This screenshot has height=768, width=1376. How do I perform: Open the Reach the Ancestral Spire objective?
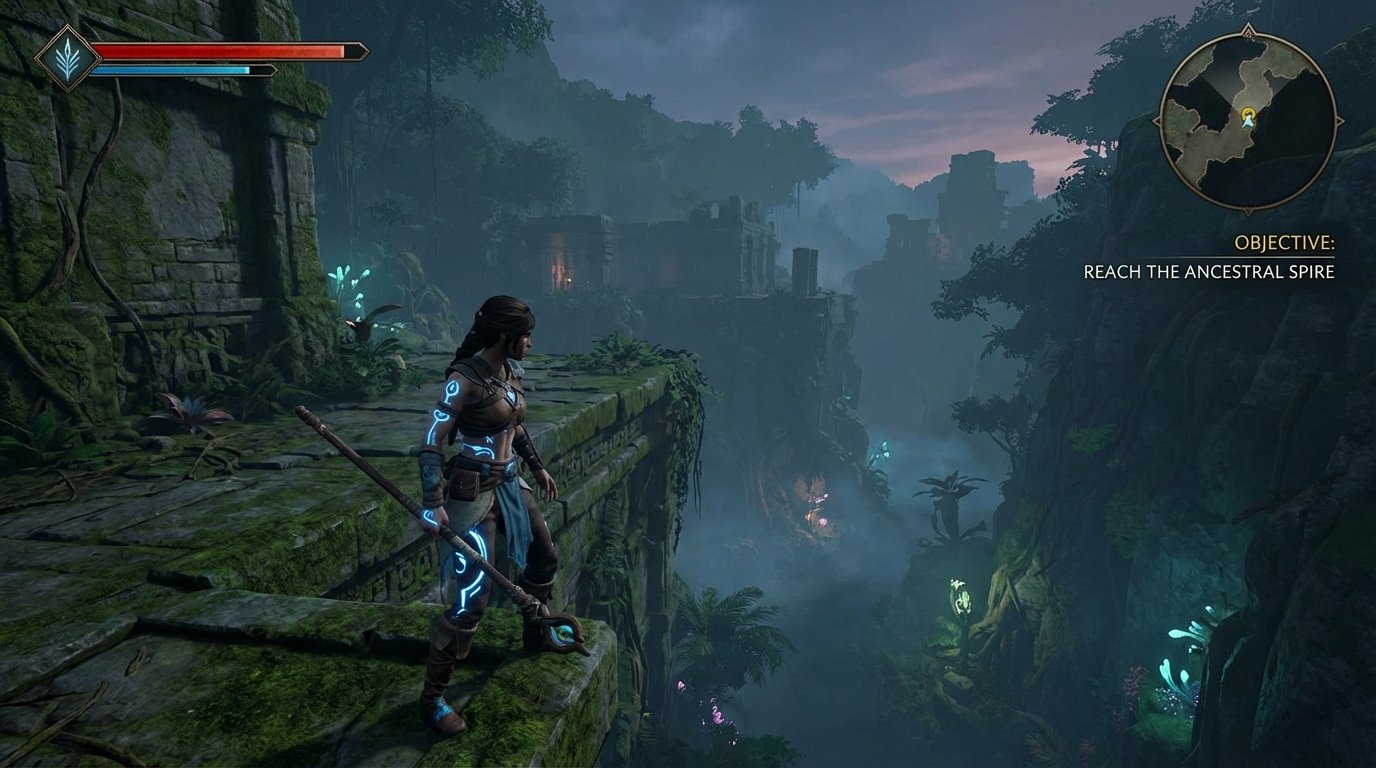[1208, 272]
